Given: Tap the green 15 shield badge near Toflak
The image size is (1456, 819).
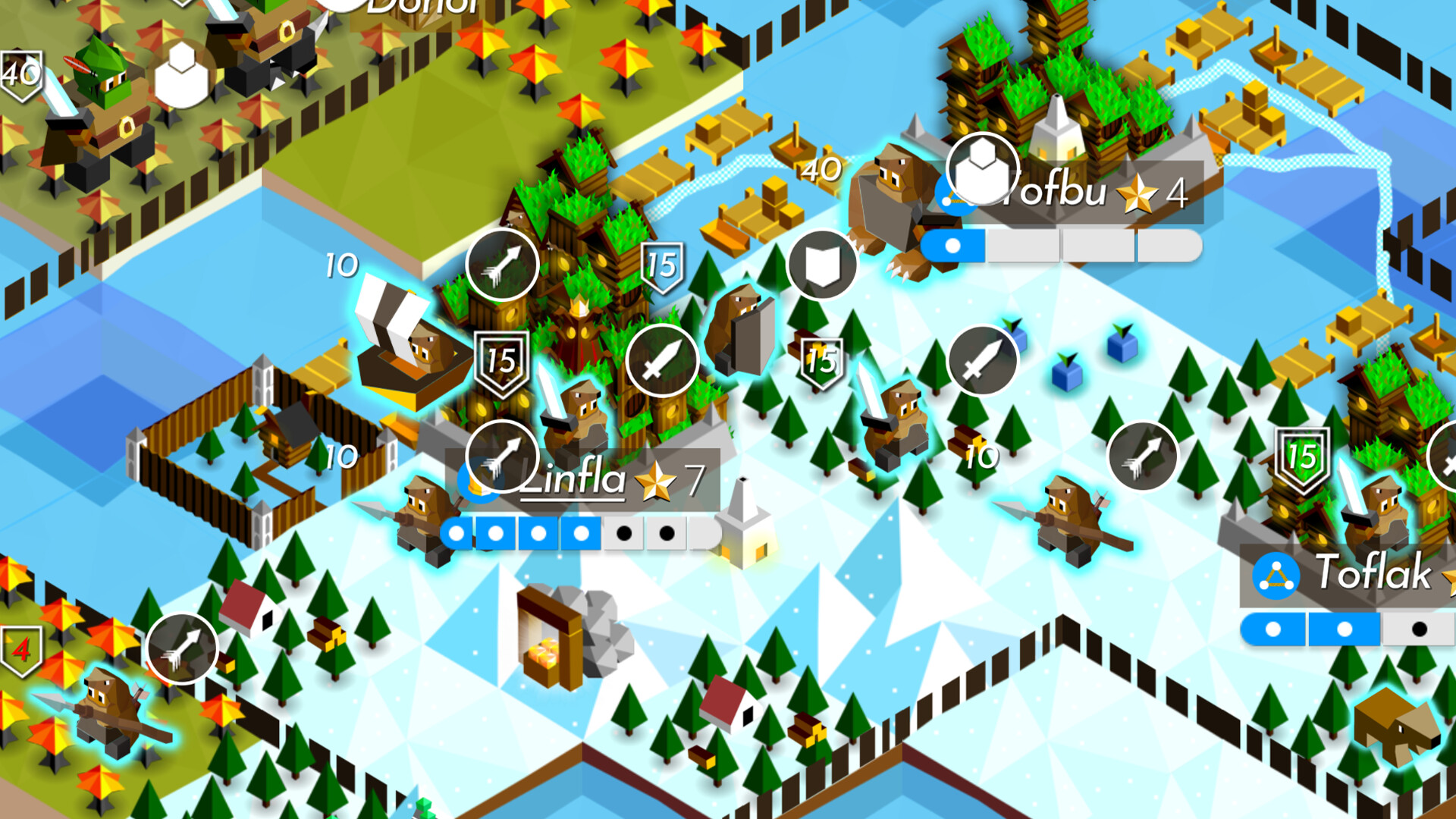Looking at the screenshot, I should coord(1303,457).
